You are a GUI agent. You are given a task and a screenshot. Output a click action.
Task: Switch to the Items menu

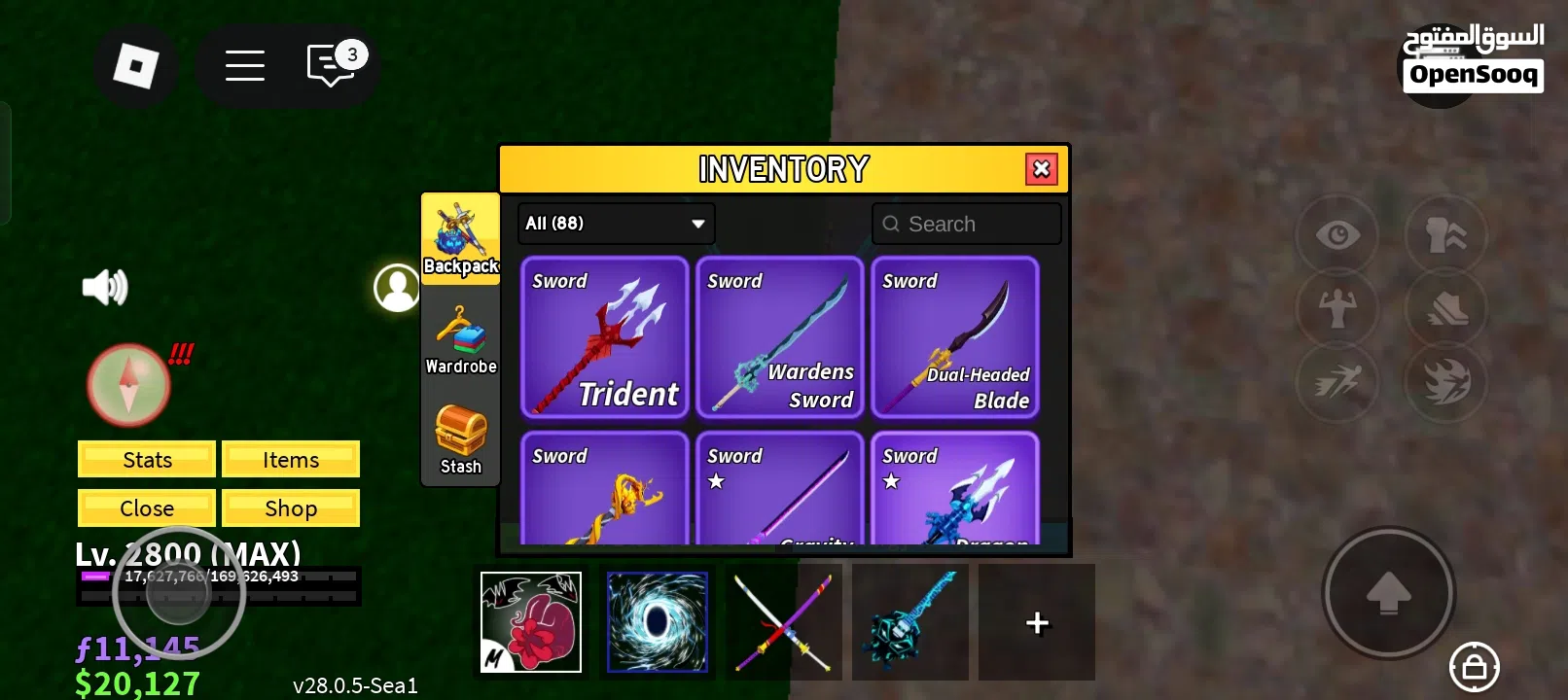[291, 459]
